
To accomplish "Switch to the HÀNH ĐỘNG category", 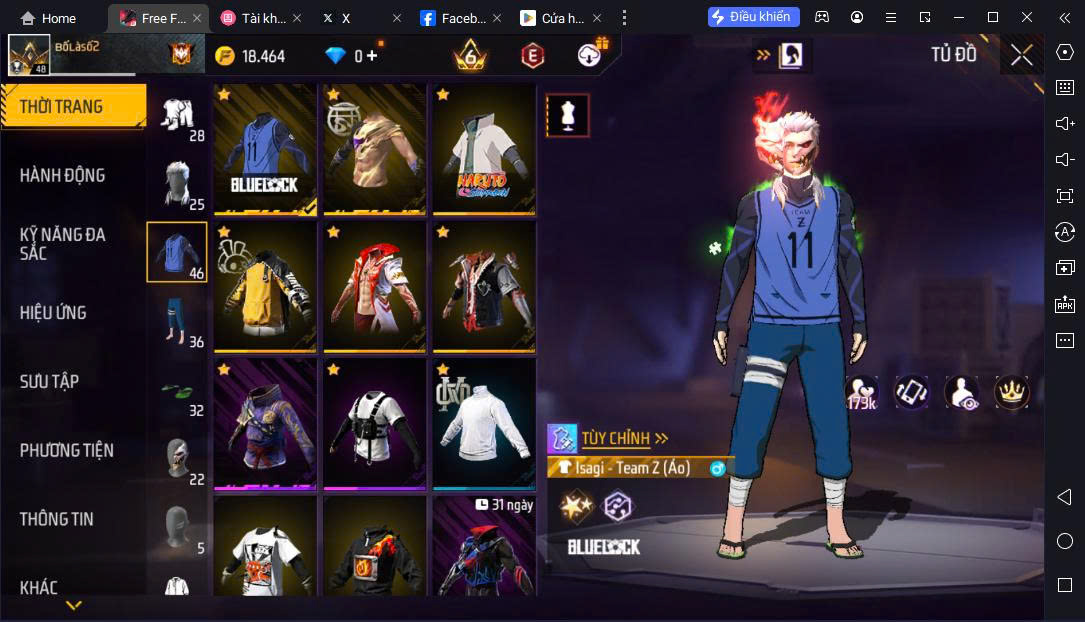I will coord(62,175).
